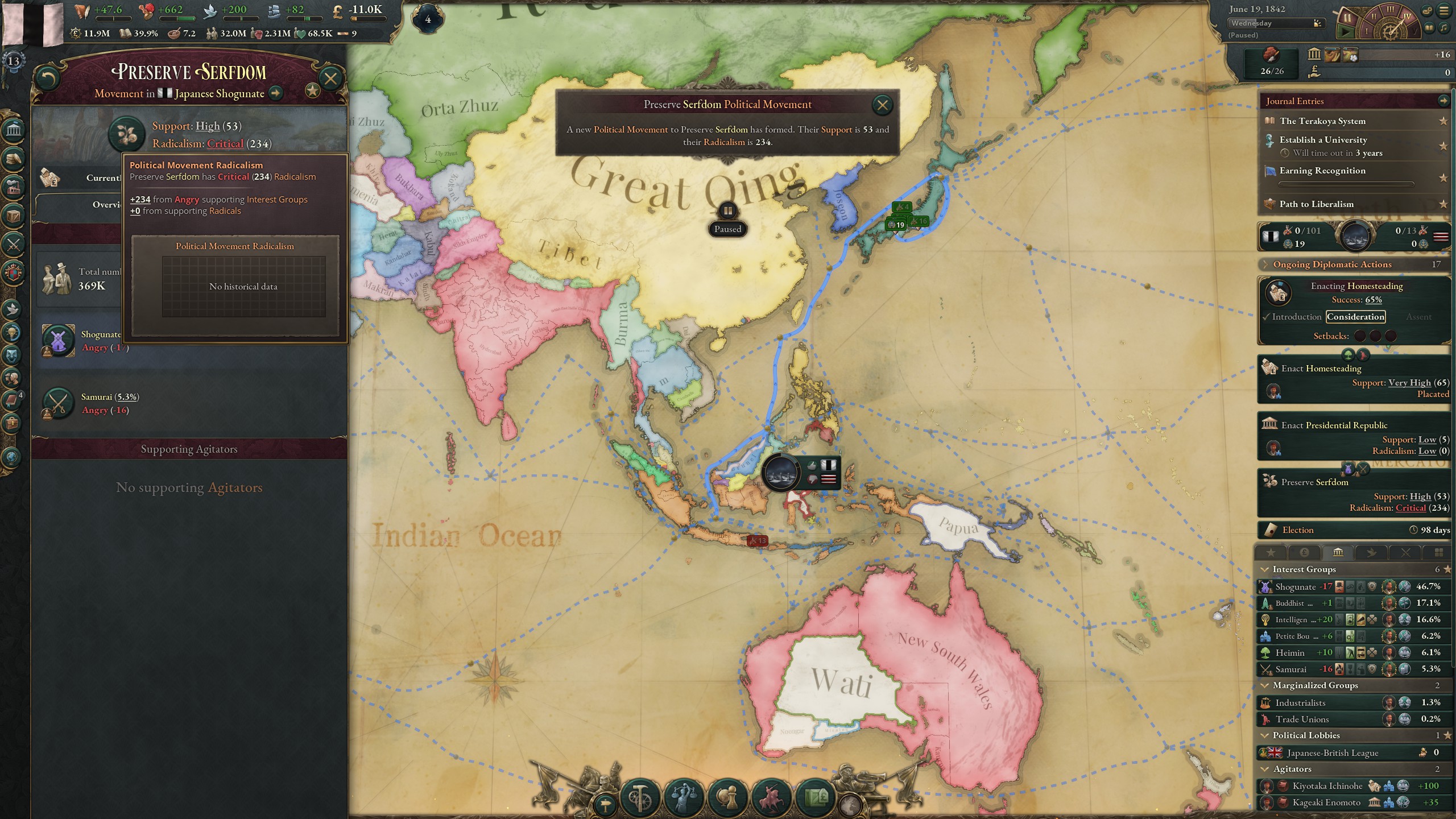This screenshot has height=819, width=1456.
Task: Open the Technology panel via the lightbulb icon
Action: [x=11, y=332]
